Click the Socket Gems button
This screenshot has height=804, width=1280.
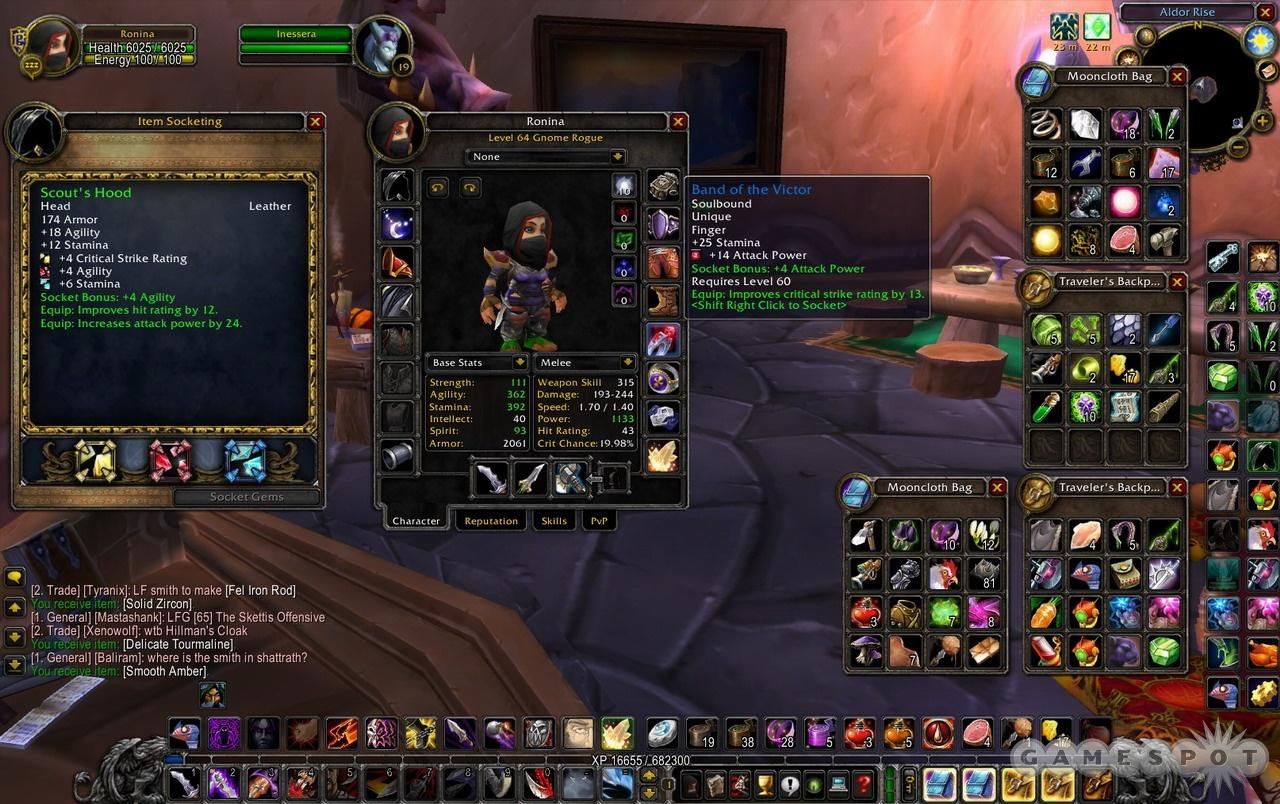coord(247,497)
